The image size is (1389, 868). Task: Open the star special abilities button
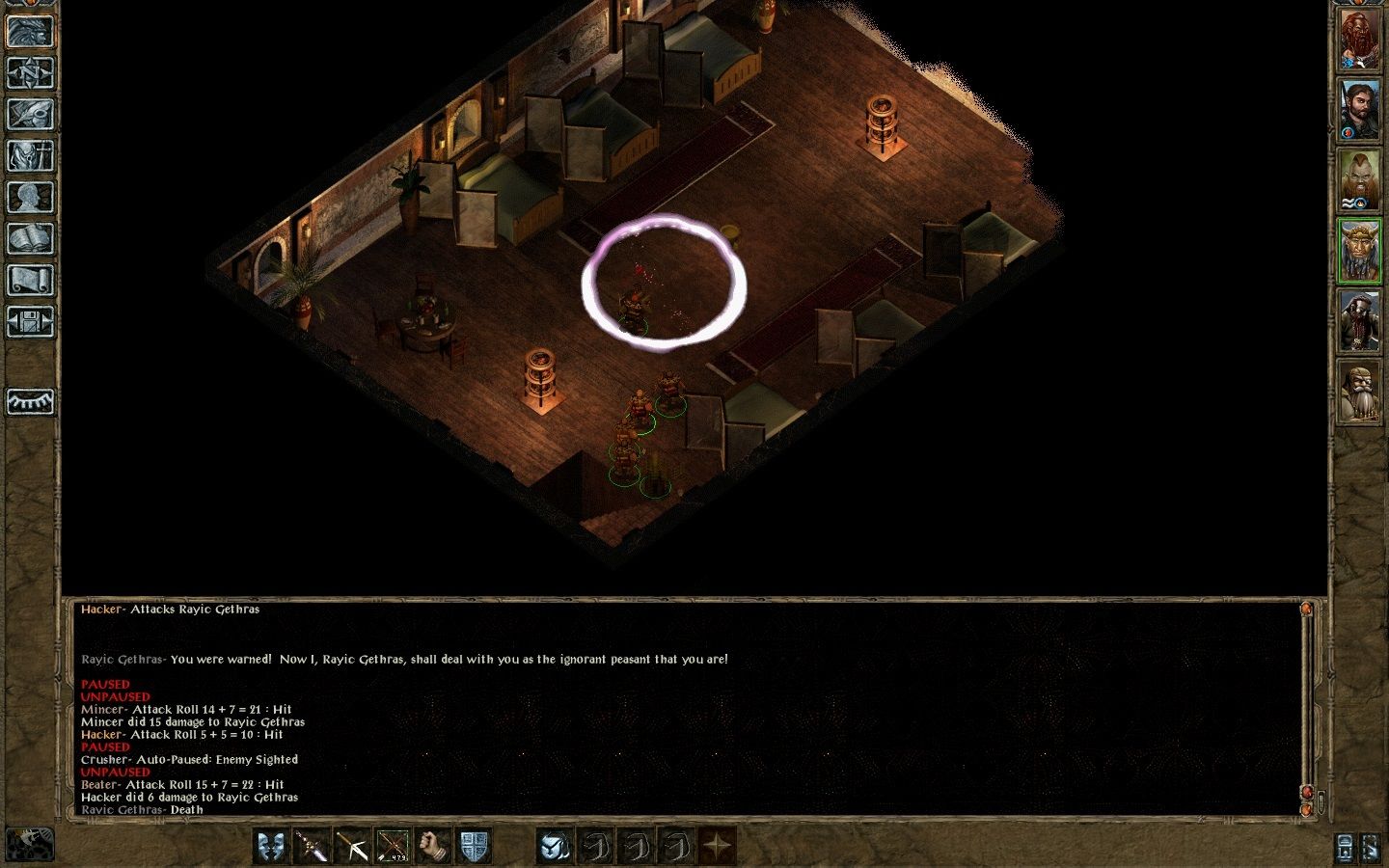point(717,846)
